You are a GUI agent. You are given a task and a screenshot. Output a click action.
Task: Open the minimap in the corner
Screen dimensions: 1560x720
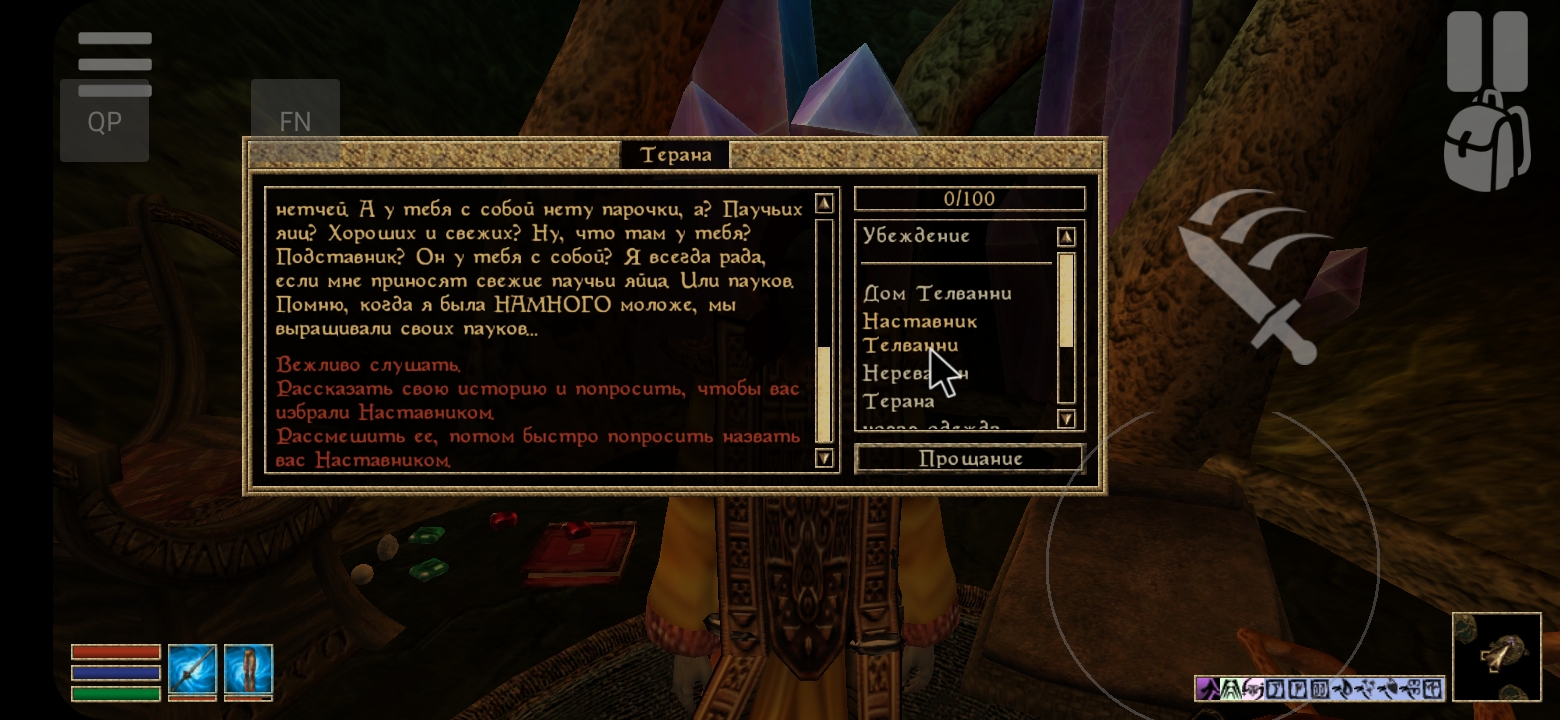tap(1496, 656)
